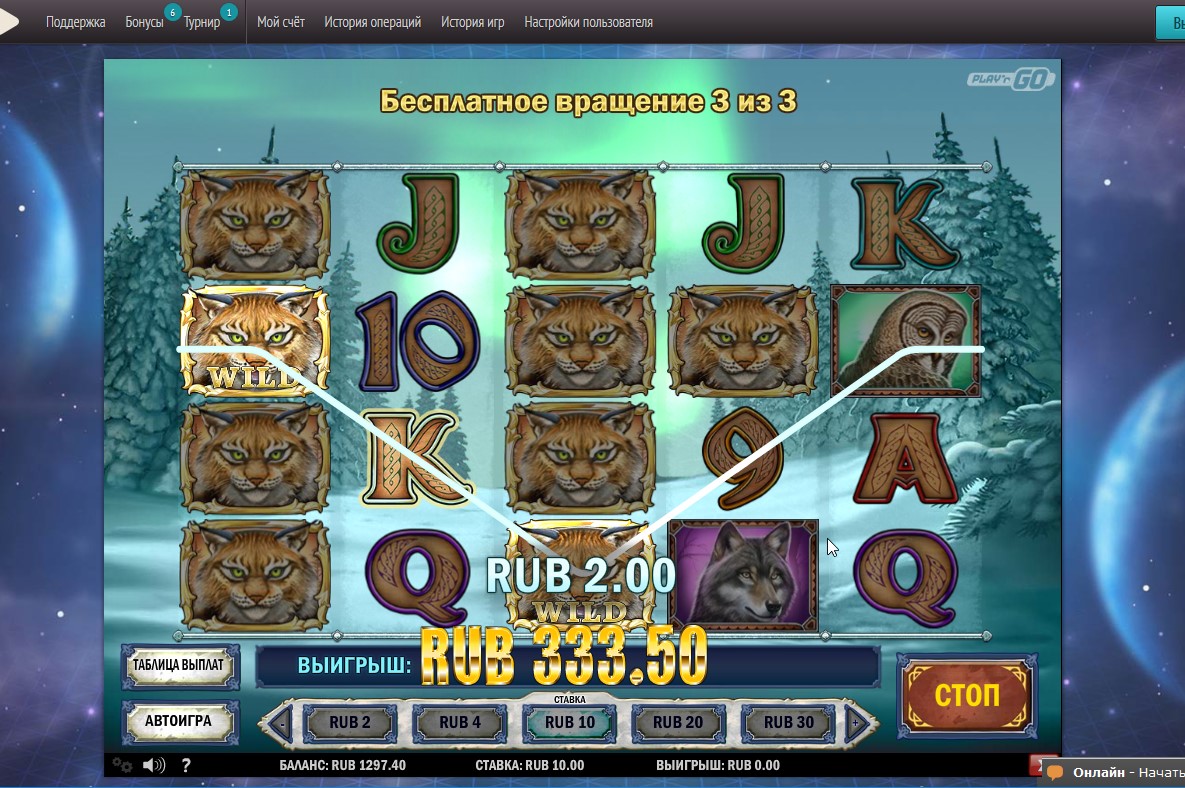Pick the RUB 30 bet
The image size is (1185, 788).
pyautogui.click(x=789, y=722)
